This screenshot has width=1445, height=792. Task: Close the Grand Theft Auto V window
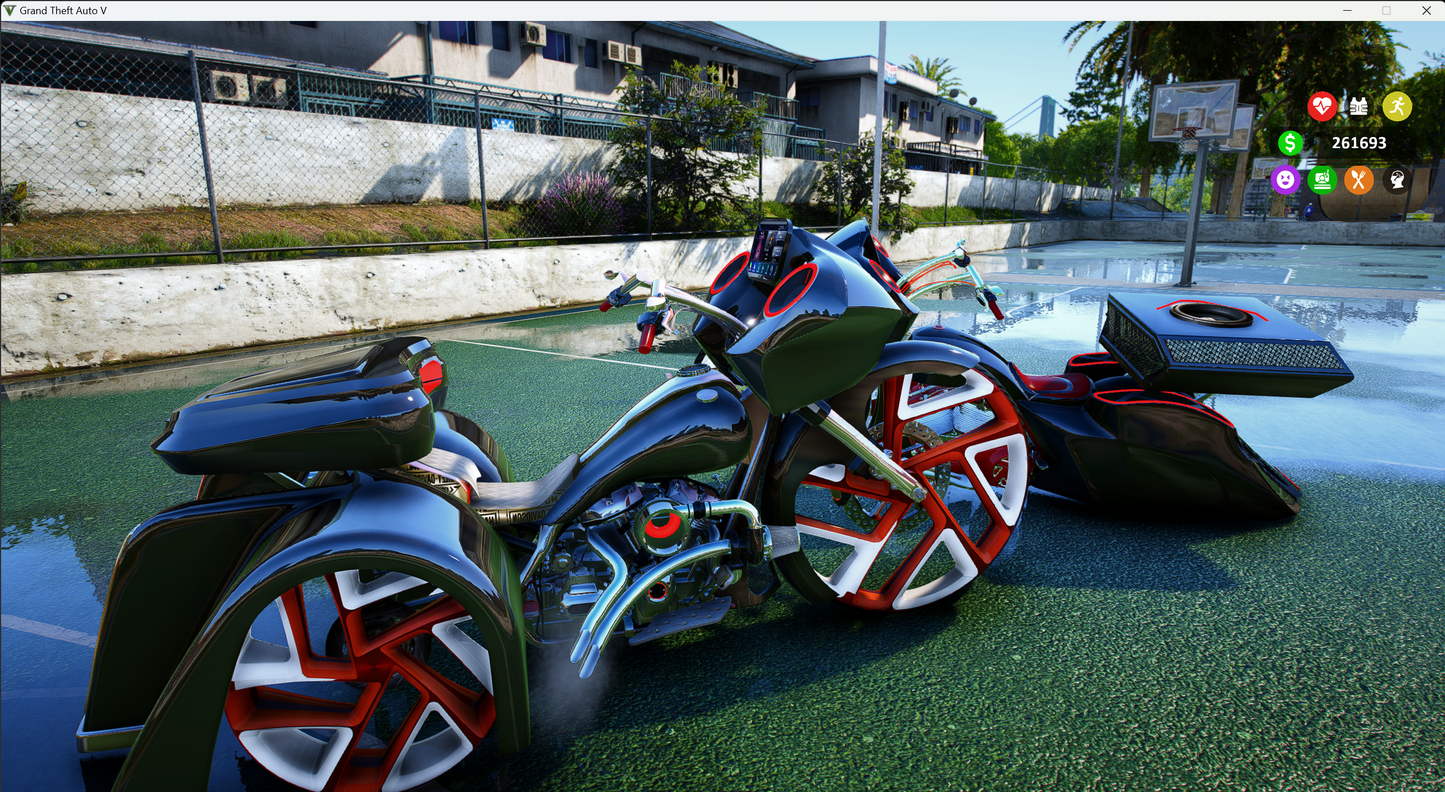click(x=1426, y=10)
